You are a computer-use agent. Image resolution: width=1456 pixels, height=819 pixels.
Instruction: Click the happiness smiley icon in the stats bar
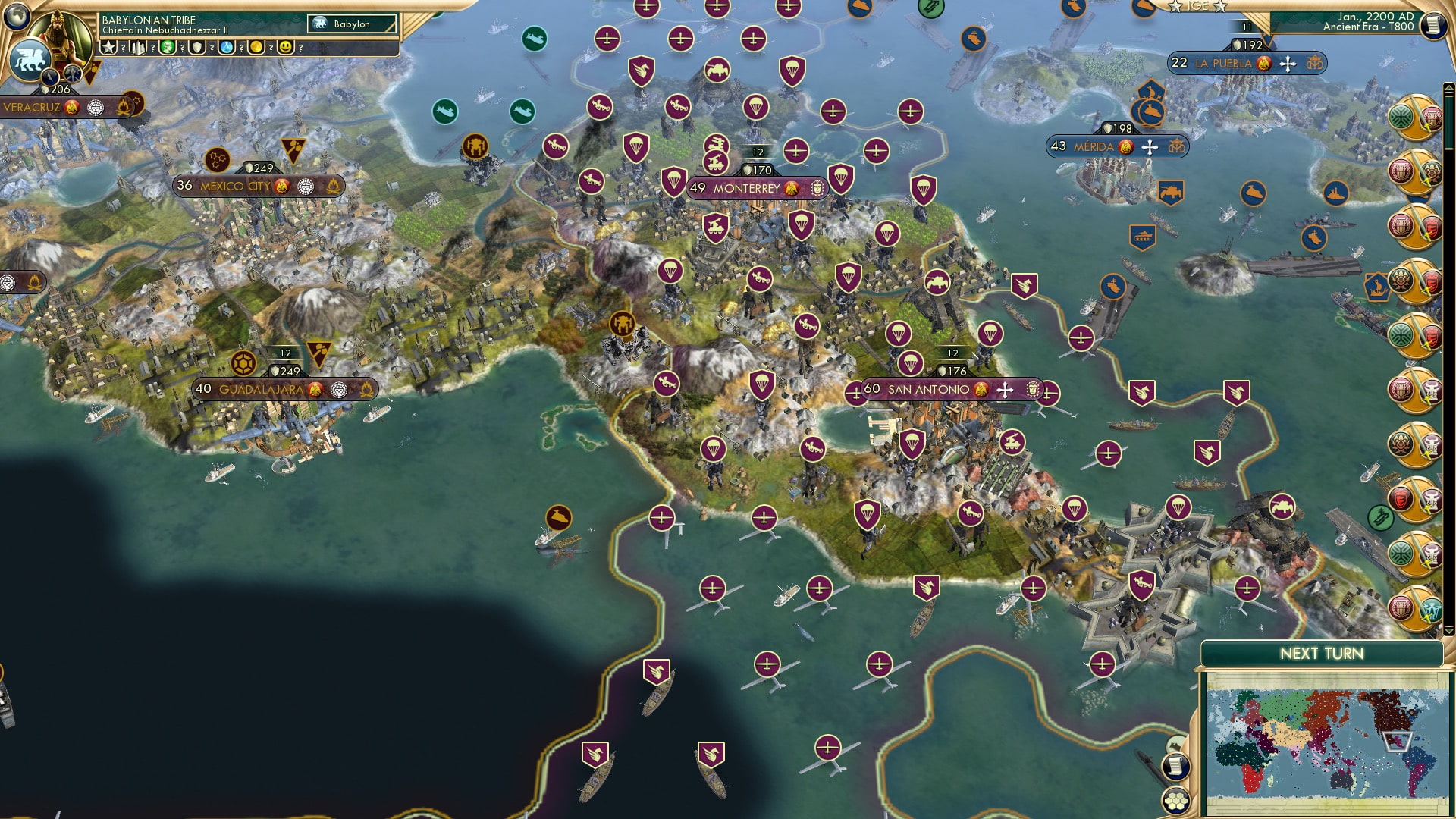(287, 47)
